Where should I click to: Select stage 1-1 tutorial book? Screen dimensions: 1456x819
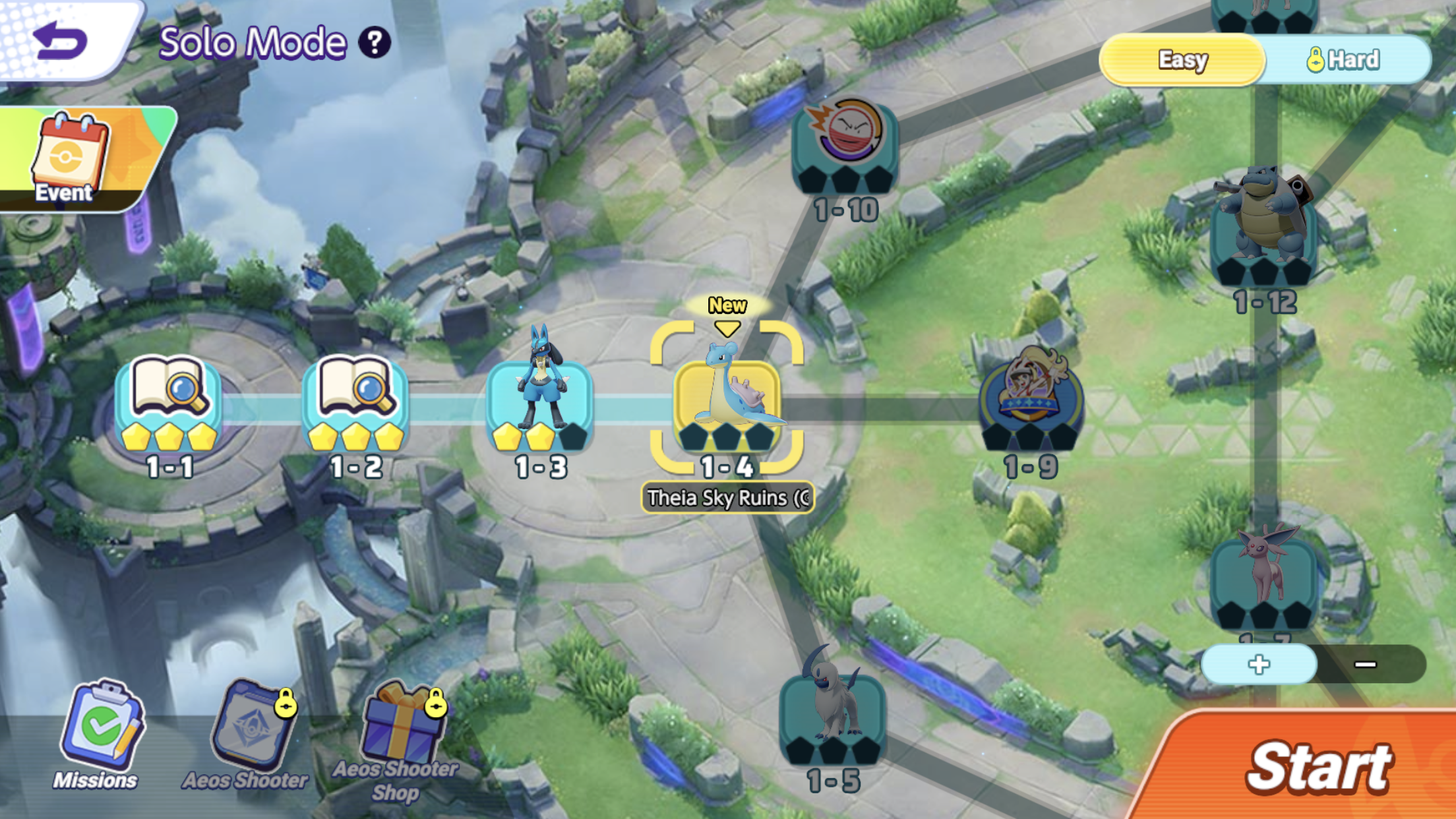169,404
